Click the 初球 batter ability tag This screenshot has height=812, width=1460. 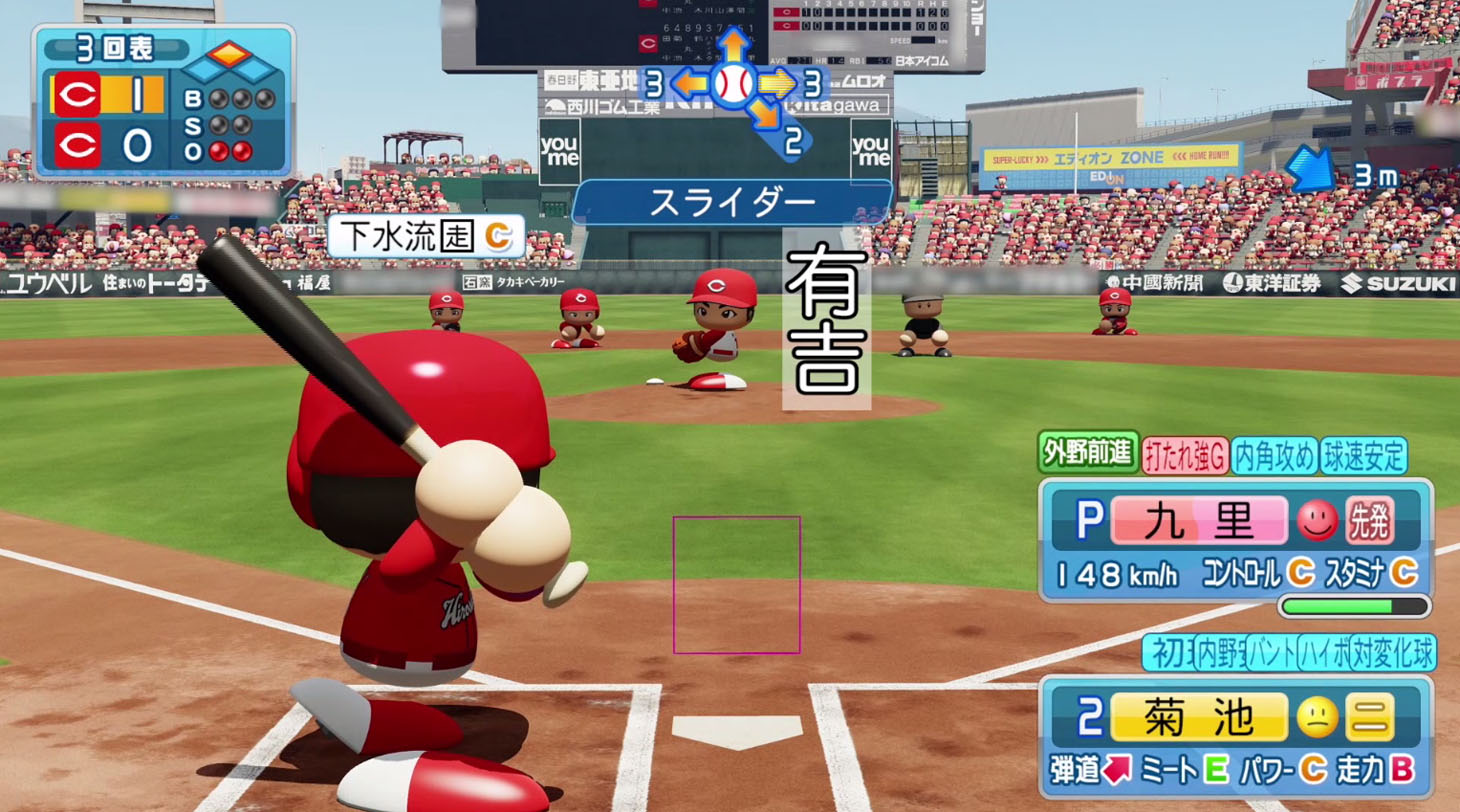pos(1168,653)
